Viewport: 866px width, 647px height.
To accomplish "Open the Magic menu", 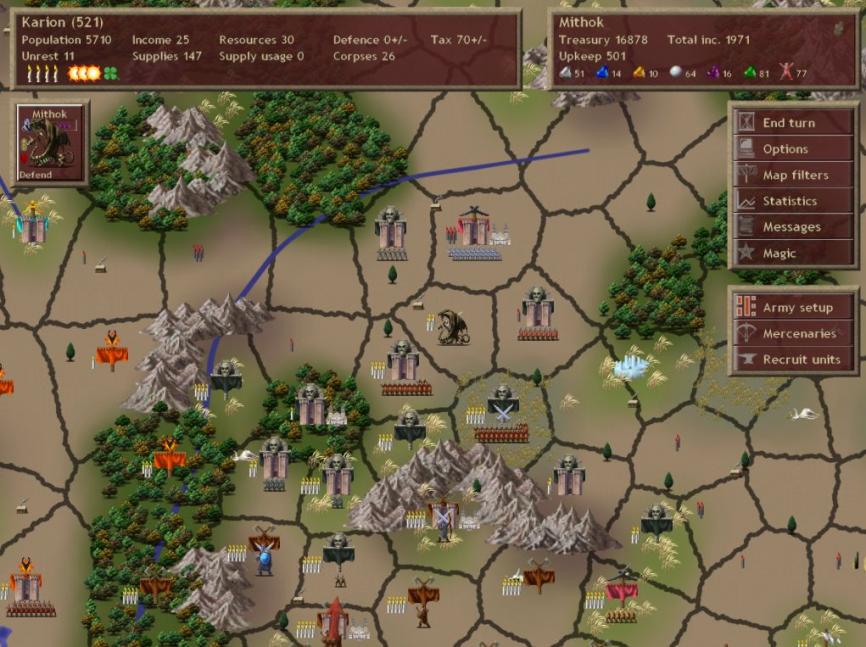I will tap(793, 253).
